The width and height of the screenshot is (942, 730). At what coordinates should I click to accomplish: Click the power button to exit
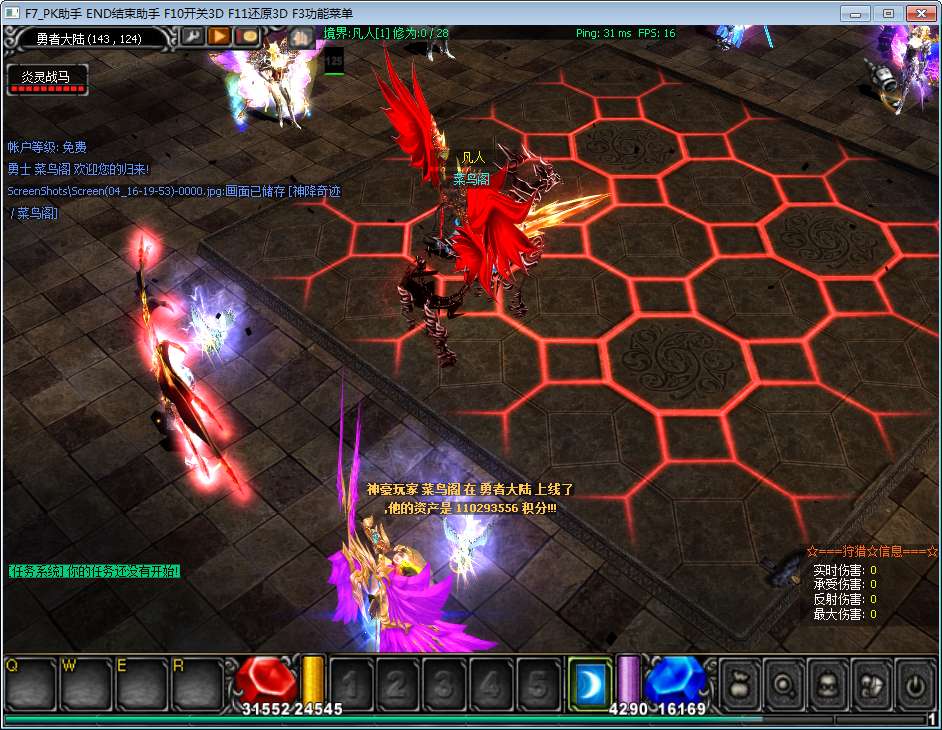click(915, 685)
